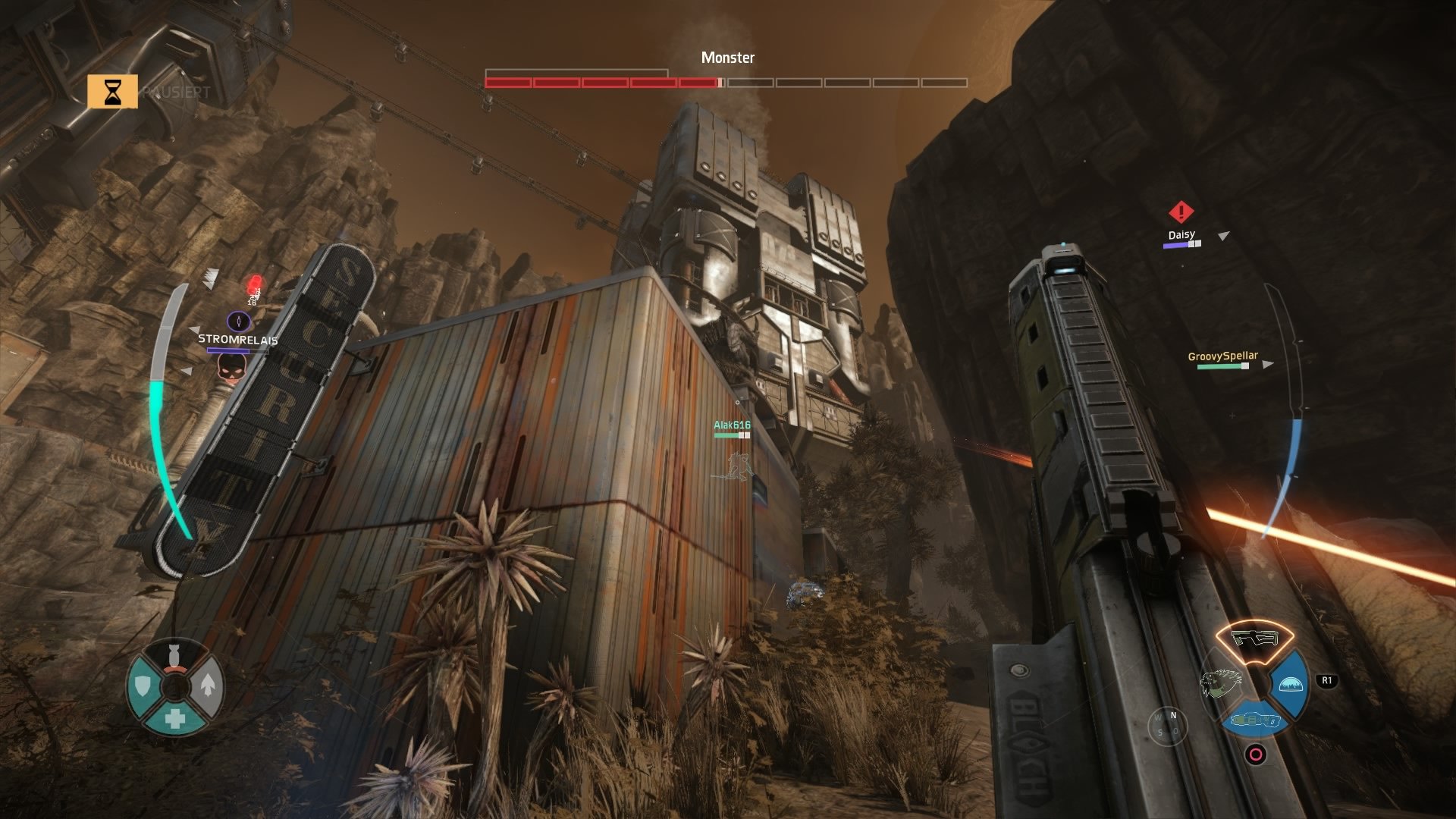The image size is (1456, 819).
Task: Click the hourglass pause icon
Action: (113, 92)
